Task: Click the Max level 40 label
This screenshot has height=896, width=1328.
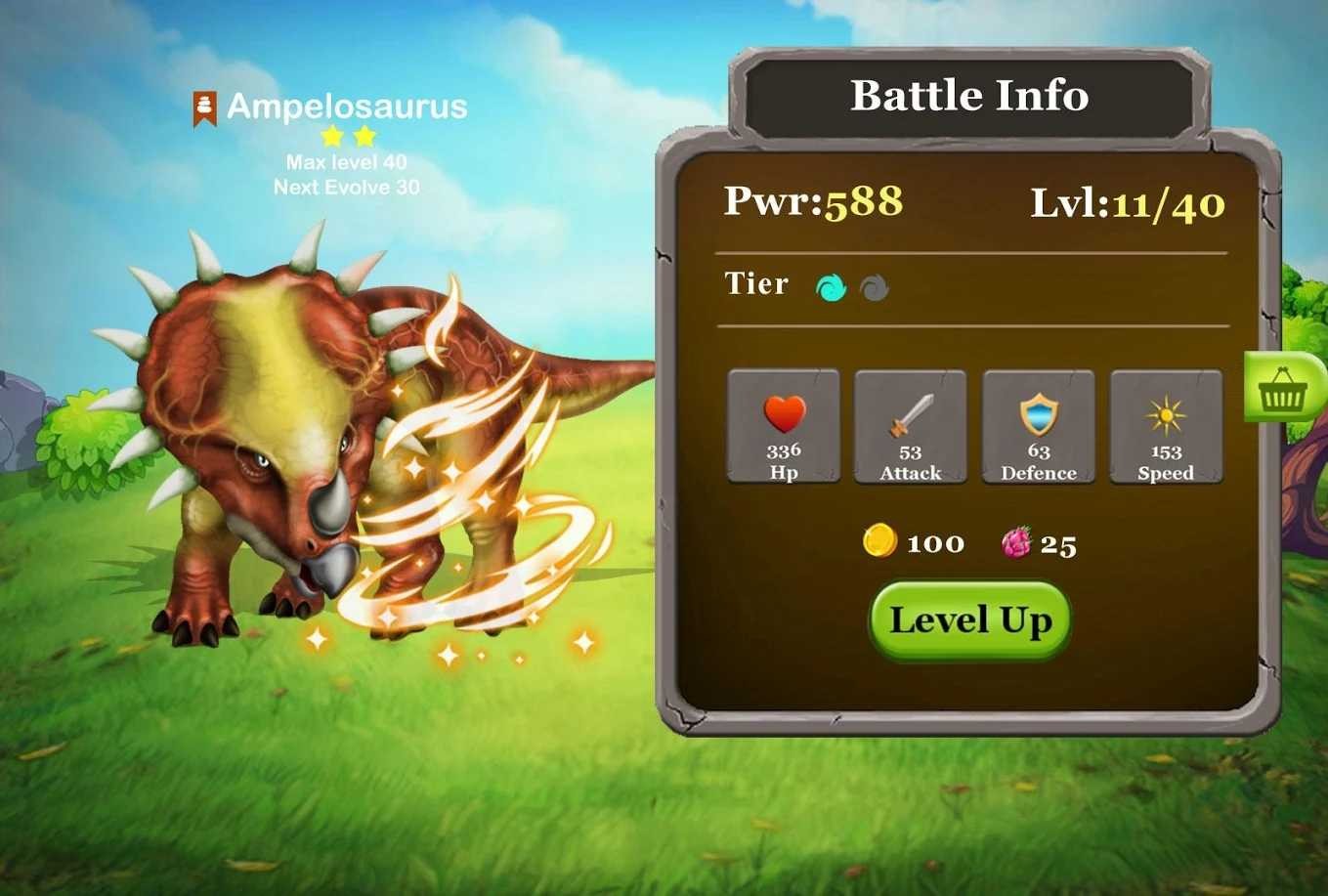Action: tap(347, 162)
